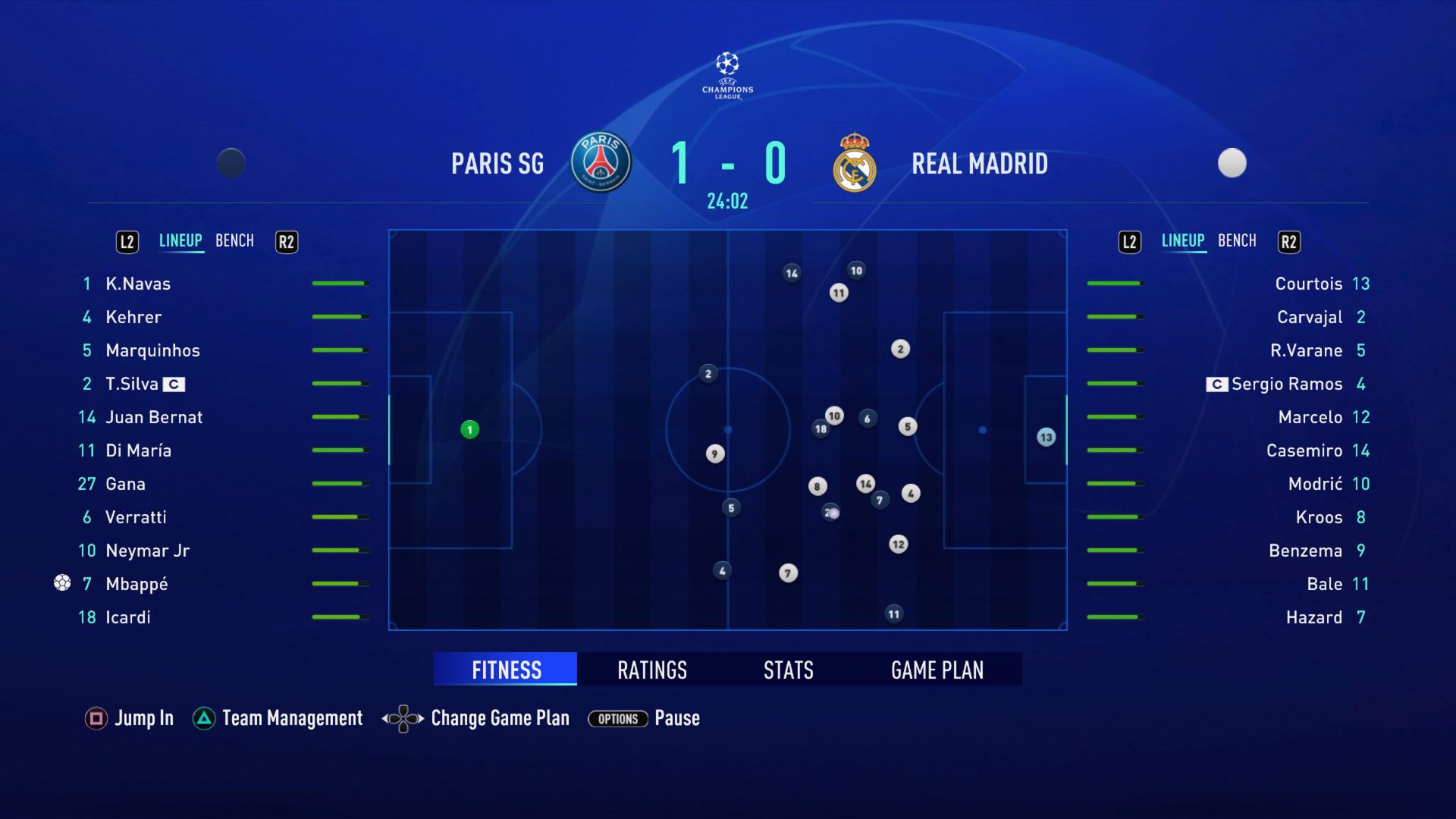Click the triangle icon for Team Management
Viewport: 1456px width, 819px height.
[x=202, y=717]
